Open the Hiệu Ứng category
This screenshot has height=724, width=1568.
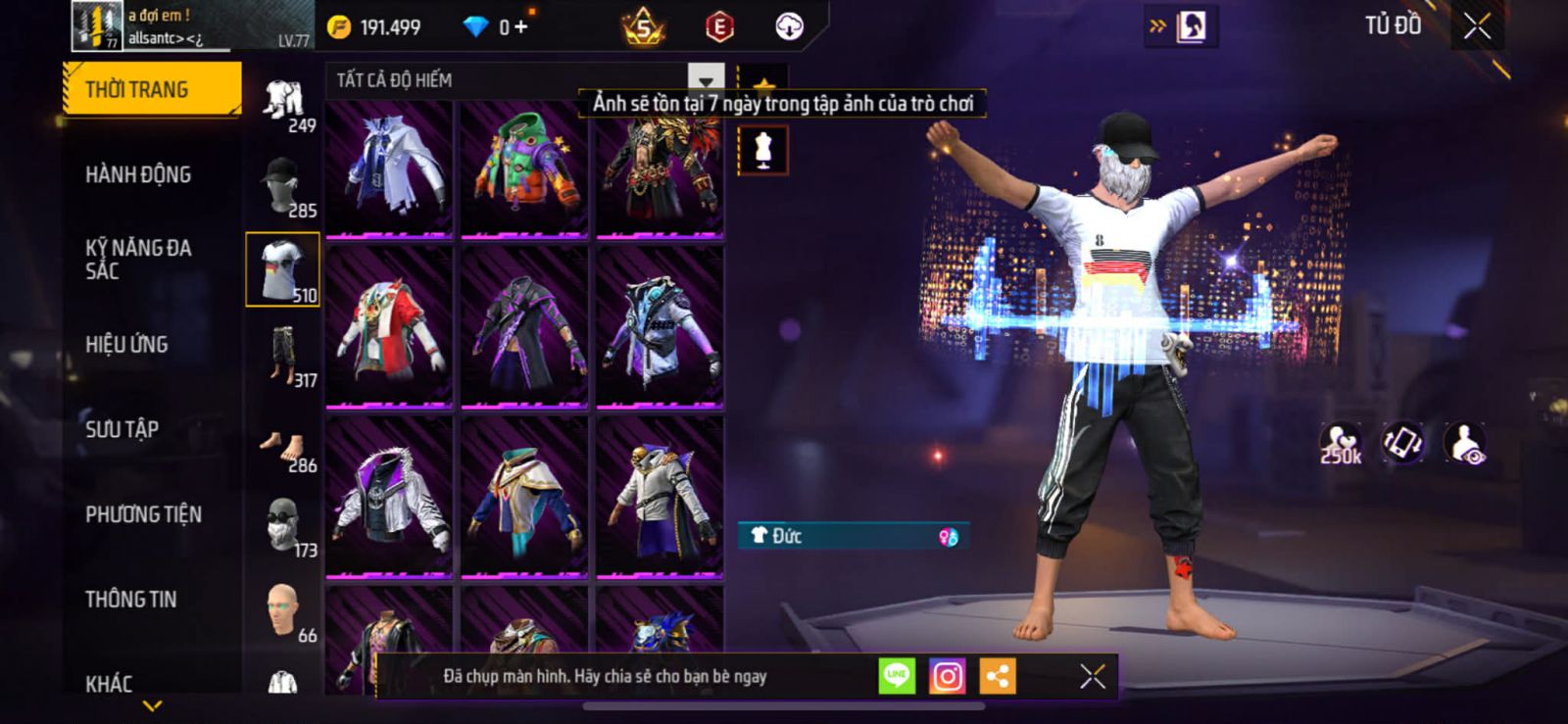(126, 344)
